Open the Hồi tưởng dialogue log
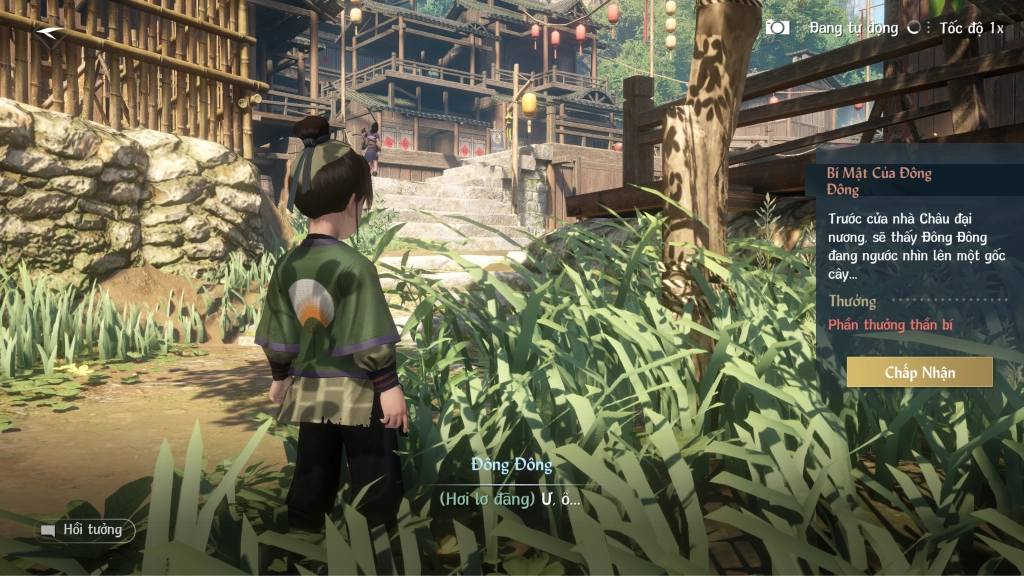The height and width of the screenshot is (576, 1024). (x=87, y=530)
